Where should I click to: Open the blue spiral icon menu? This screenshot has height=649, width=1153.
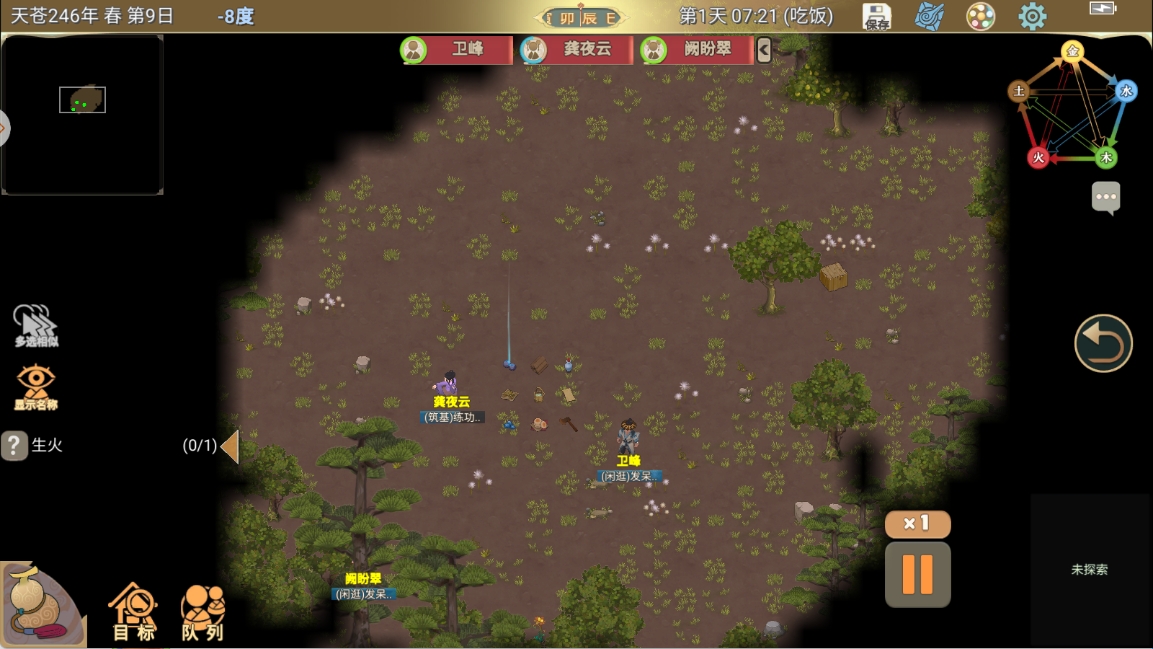click(x=929, y=17)
